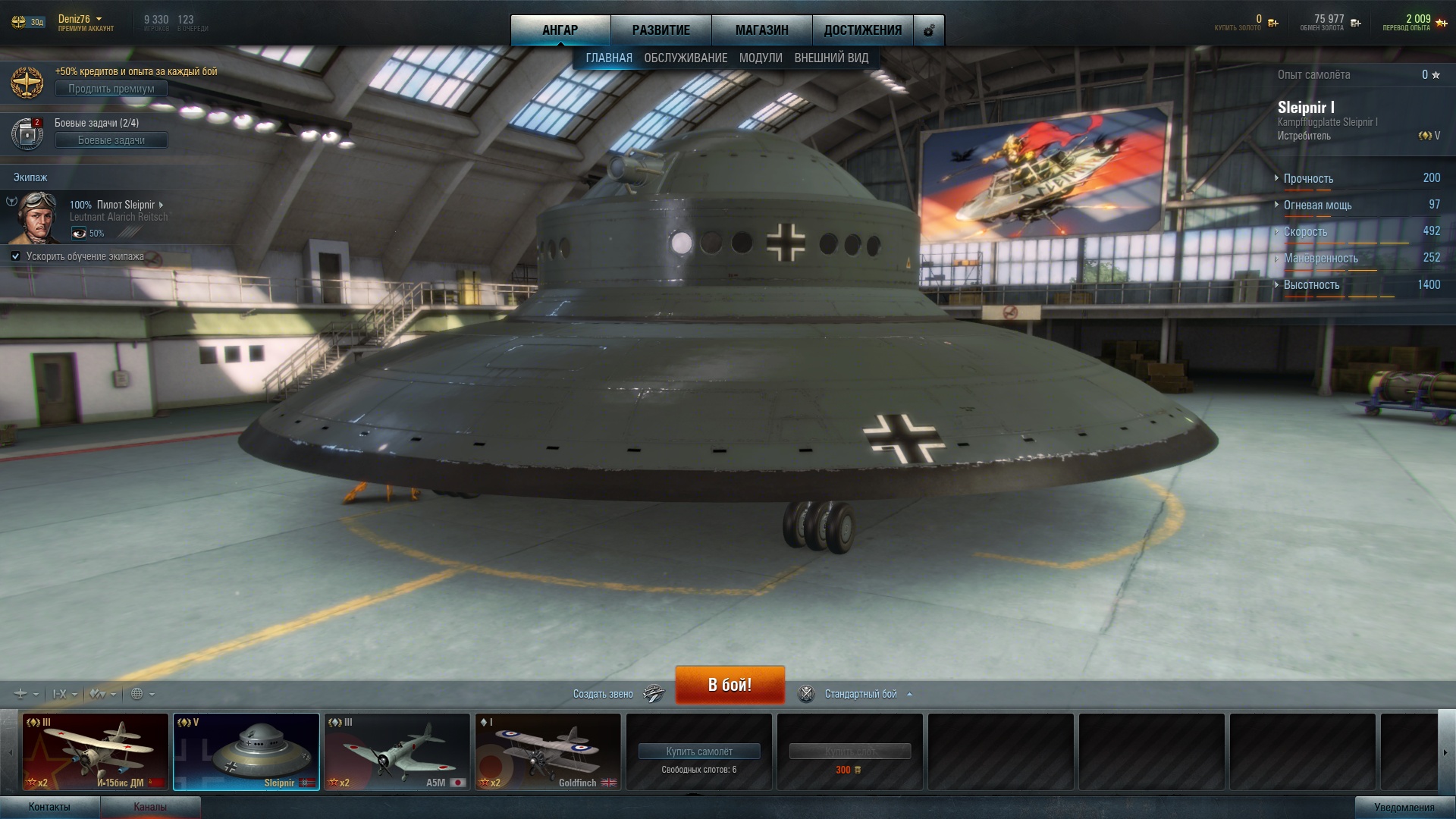Open the Боевые задачи button
The width and height of the screenshot is (1456, 819).
pos(111,140)
